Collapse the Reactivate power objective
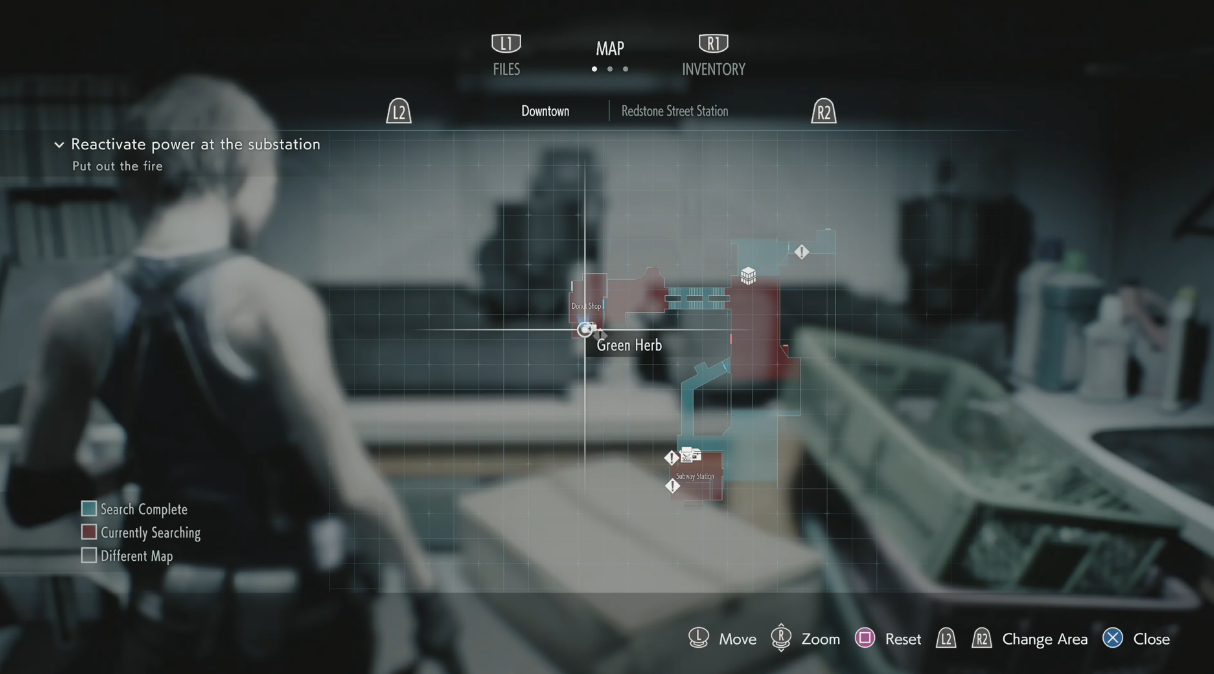The width and height of the screenshot is (1214, 674). click(59, 145)
